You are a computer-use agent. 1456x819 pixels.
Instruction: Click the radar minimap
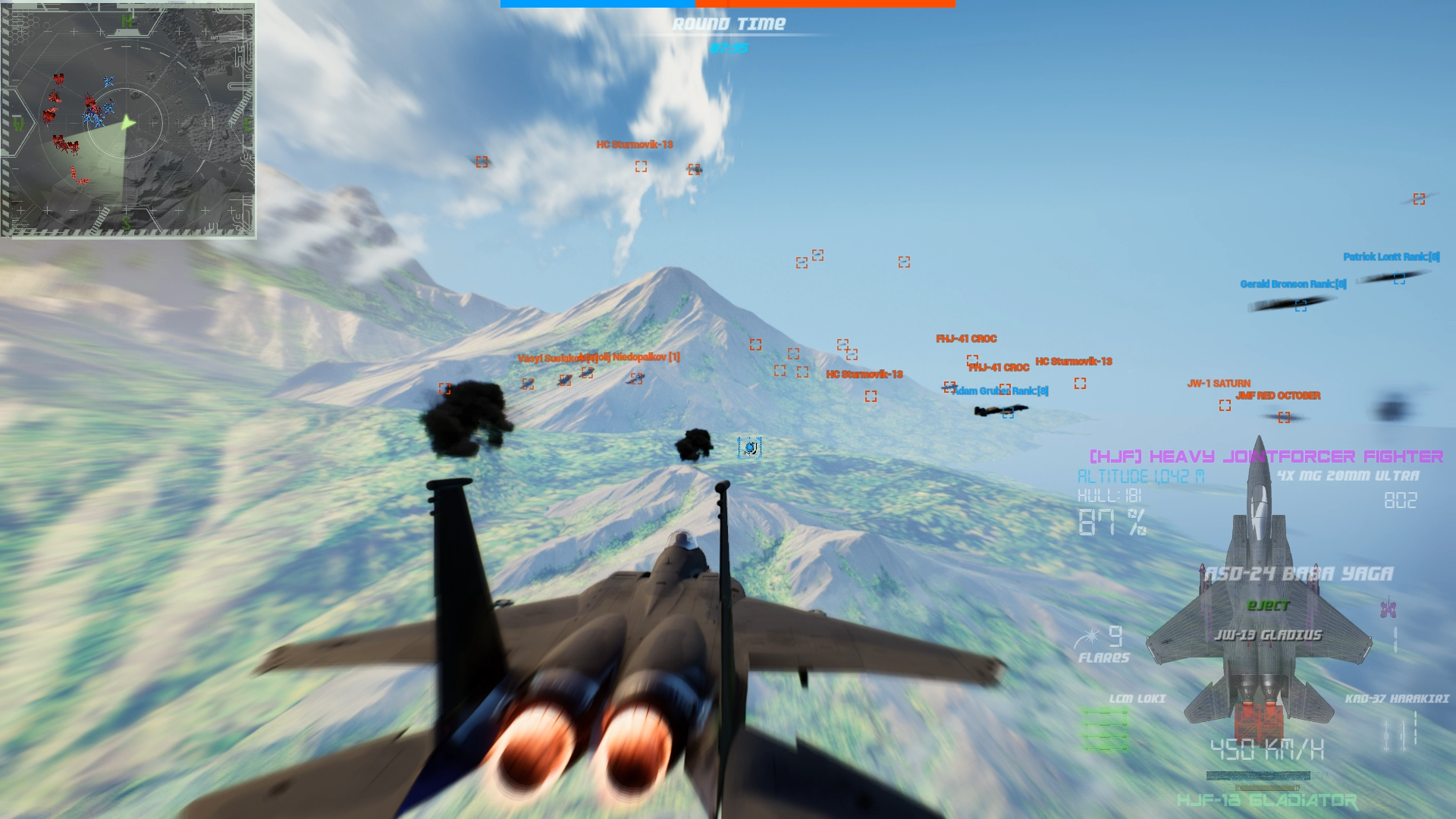[x=127, y=120]
